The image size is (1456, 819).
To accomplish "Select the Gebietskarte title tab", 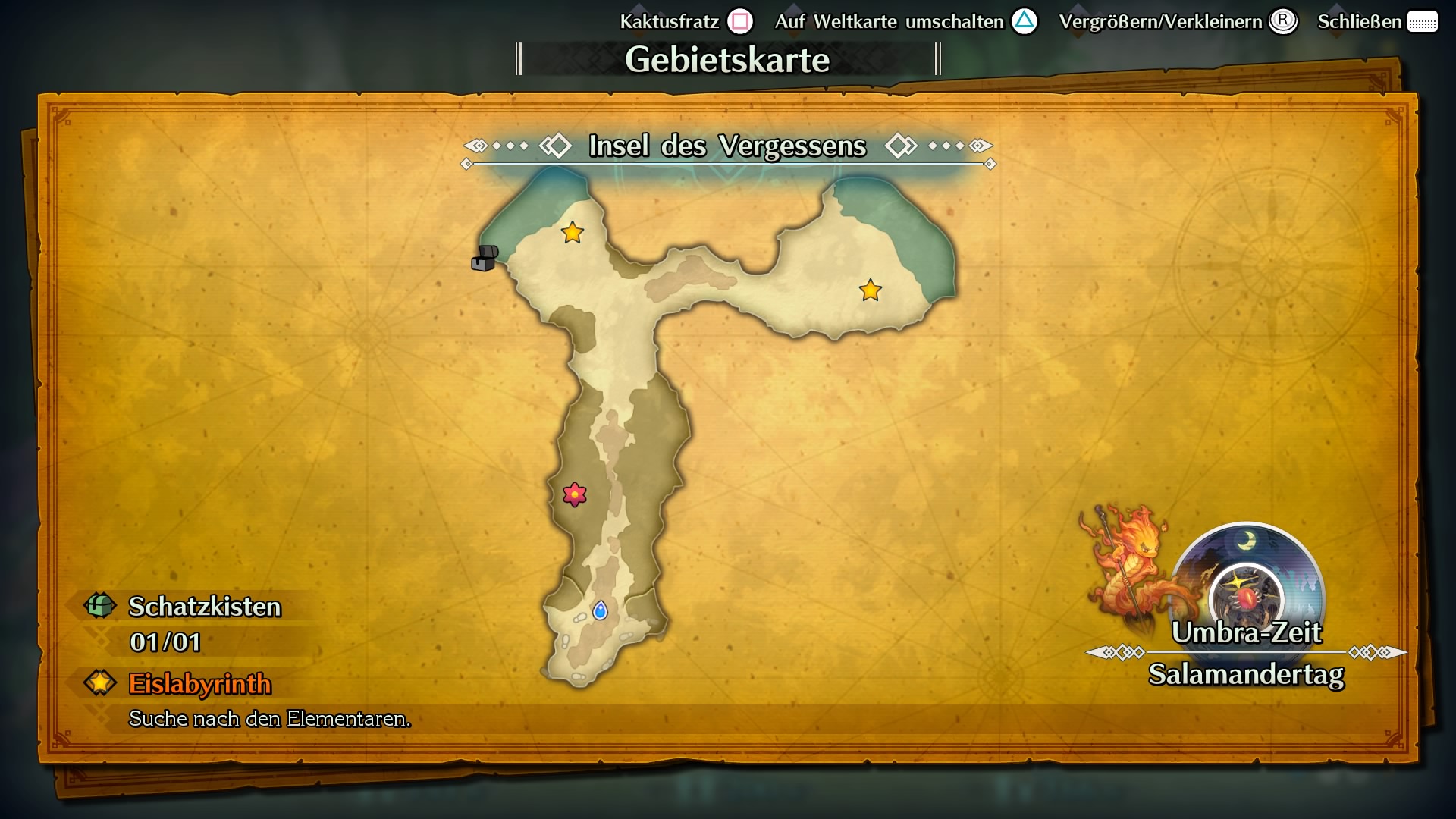I will point(727,59).
